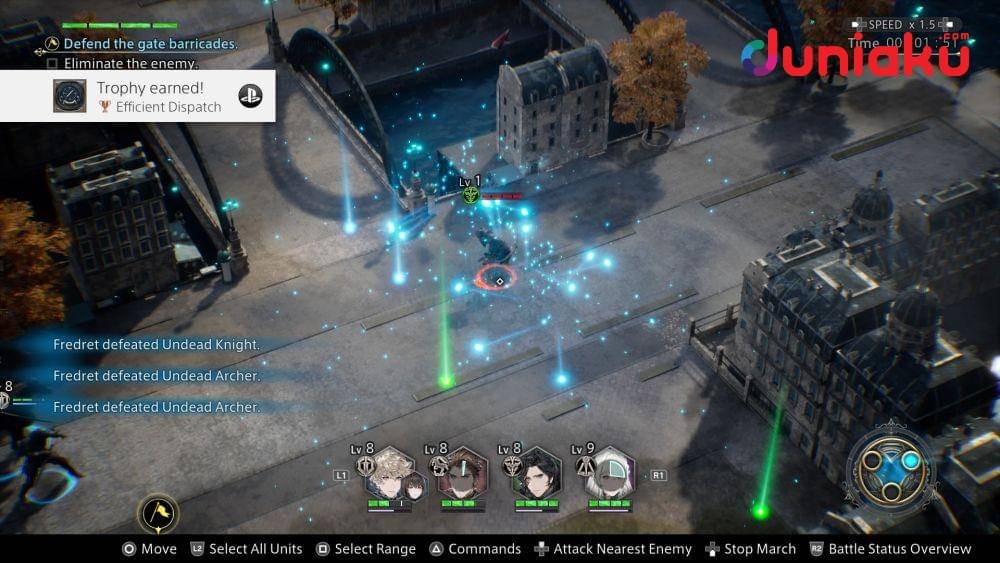Click the gold flag marker icon
Screen dimensions: 1000x563
158,514
